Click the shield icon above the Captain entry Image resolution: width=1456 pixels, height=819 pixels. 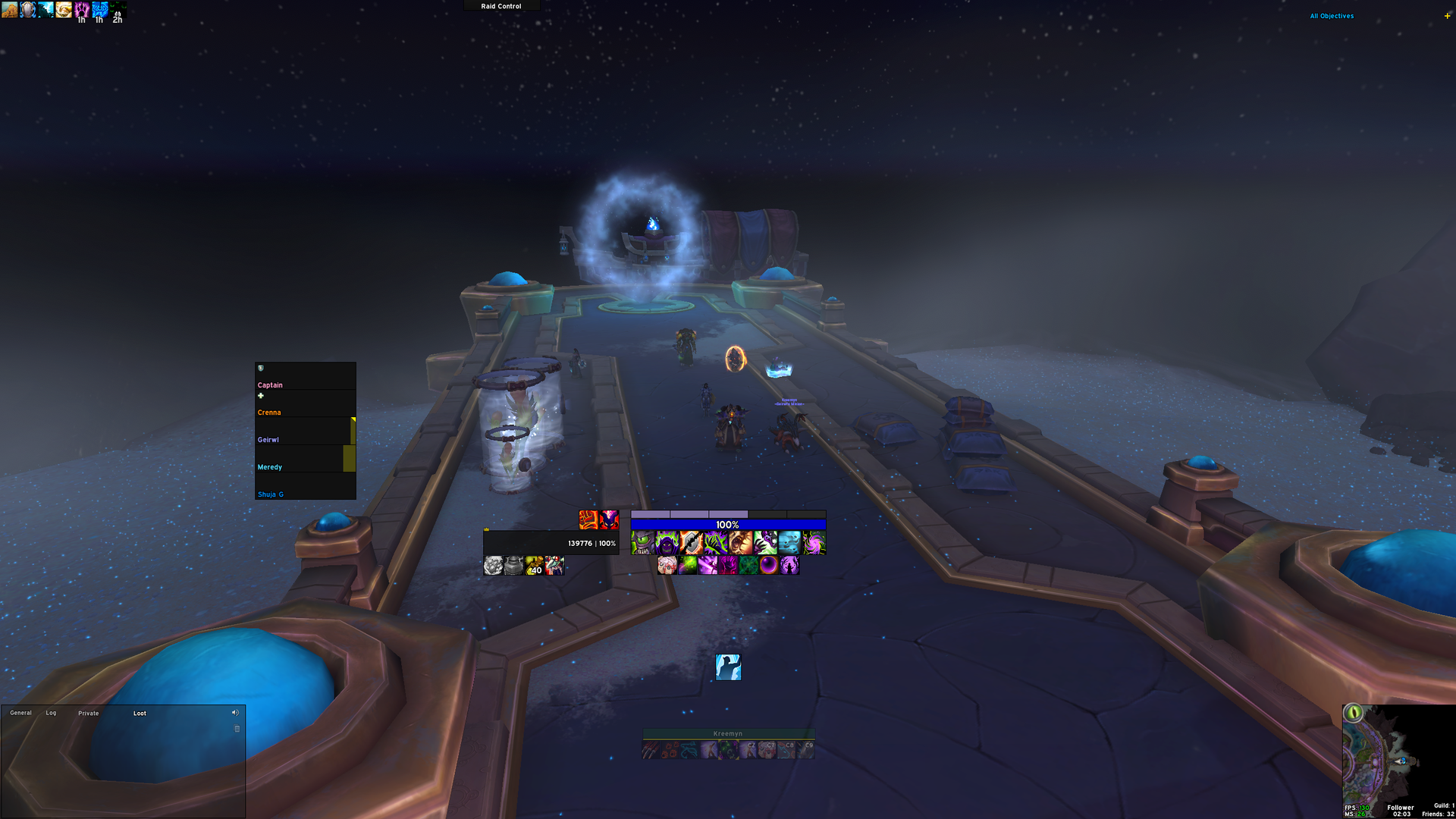tap(259, 369)
